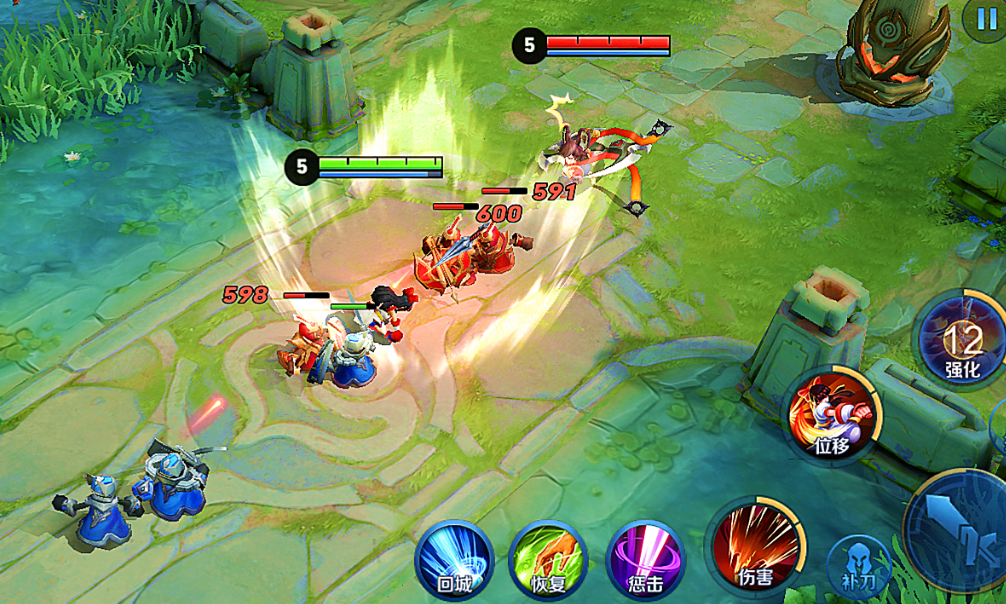Hit the basic attack sword button
Screen dimensions: 1006x604
click(960, 530)
